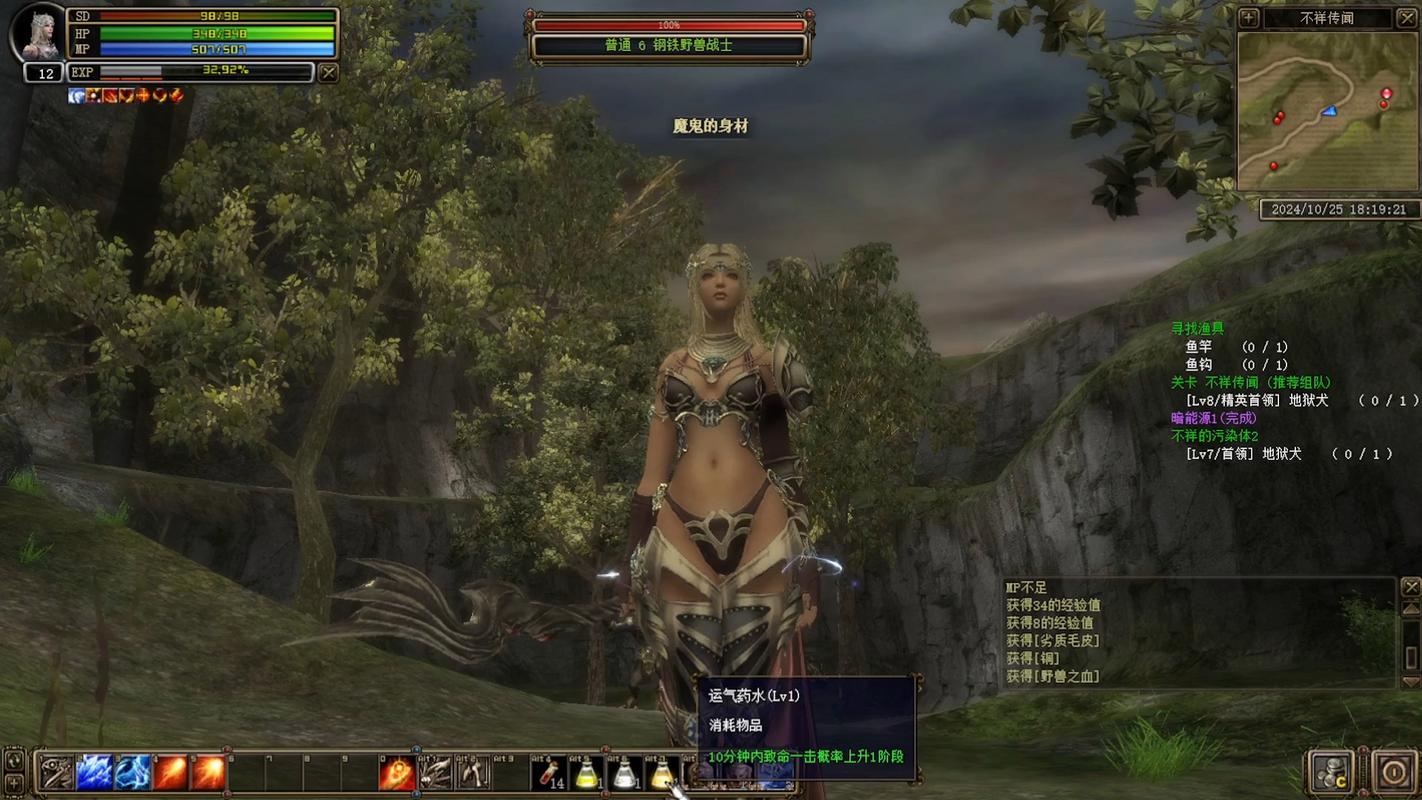Activate the blue lightning swirl skill

[x=132, y=772]
